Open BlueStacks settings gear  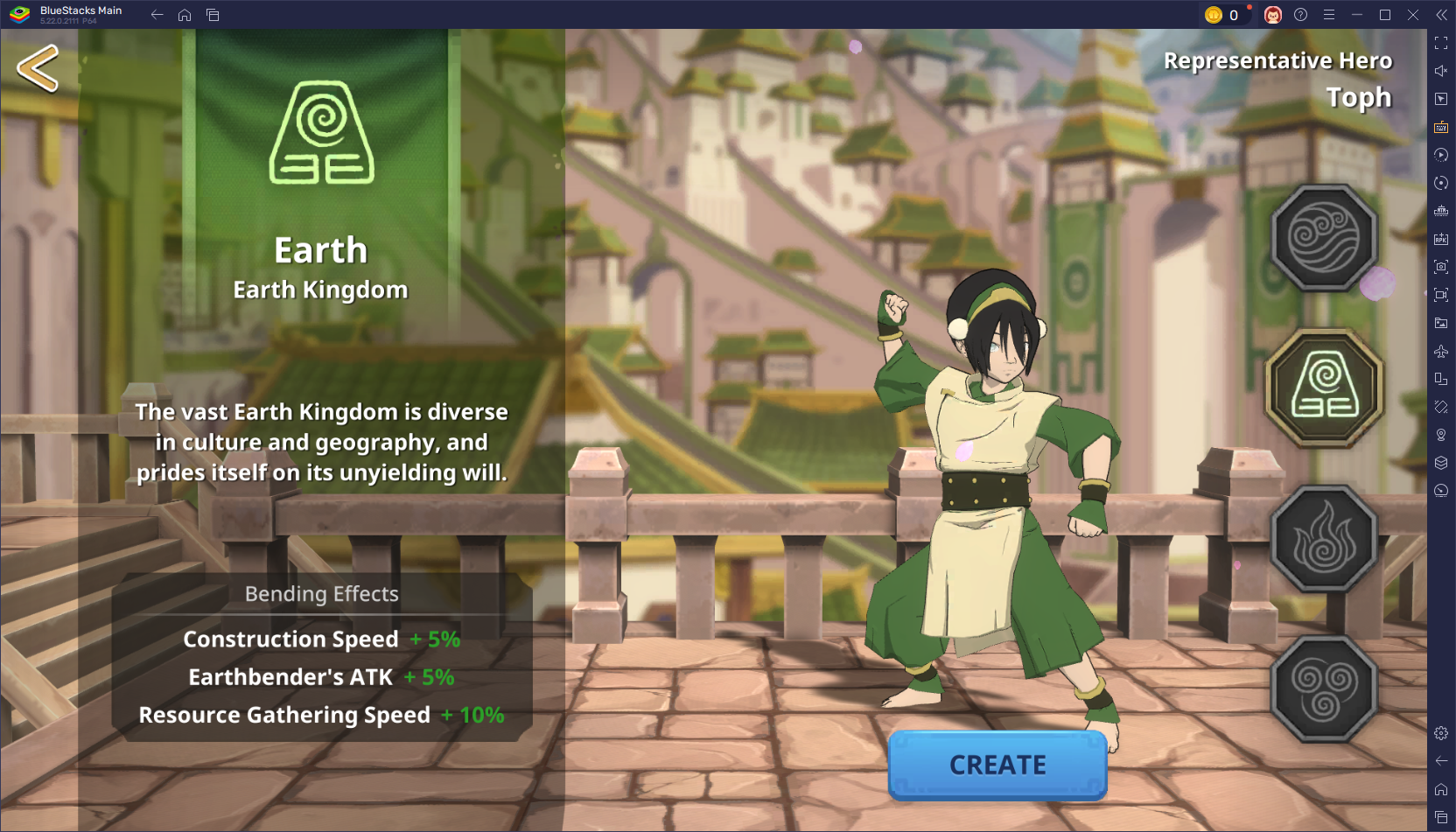tap(1441, 733)
